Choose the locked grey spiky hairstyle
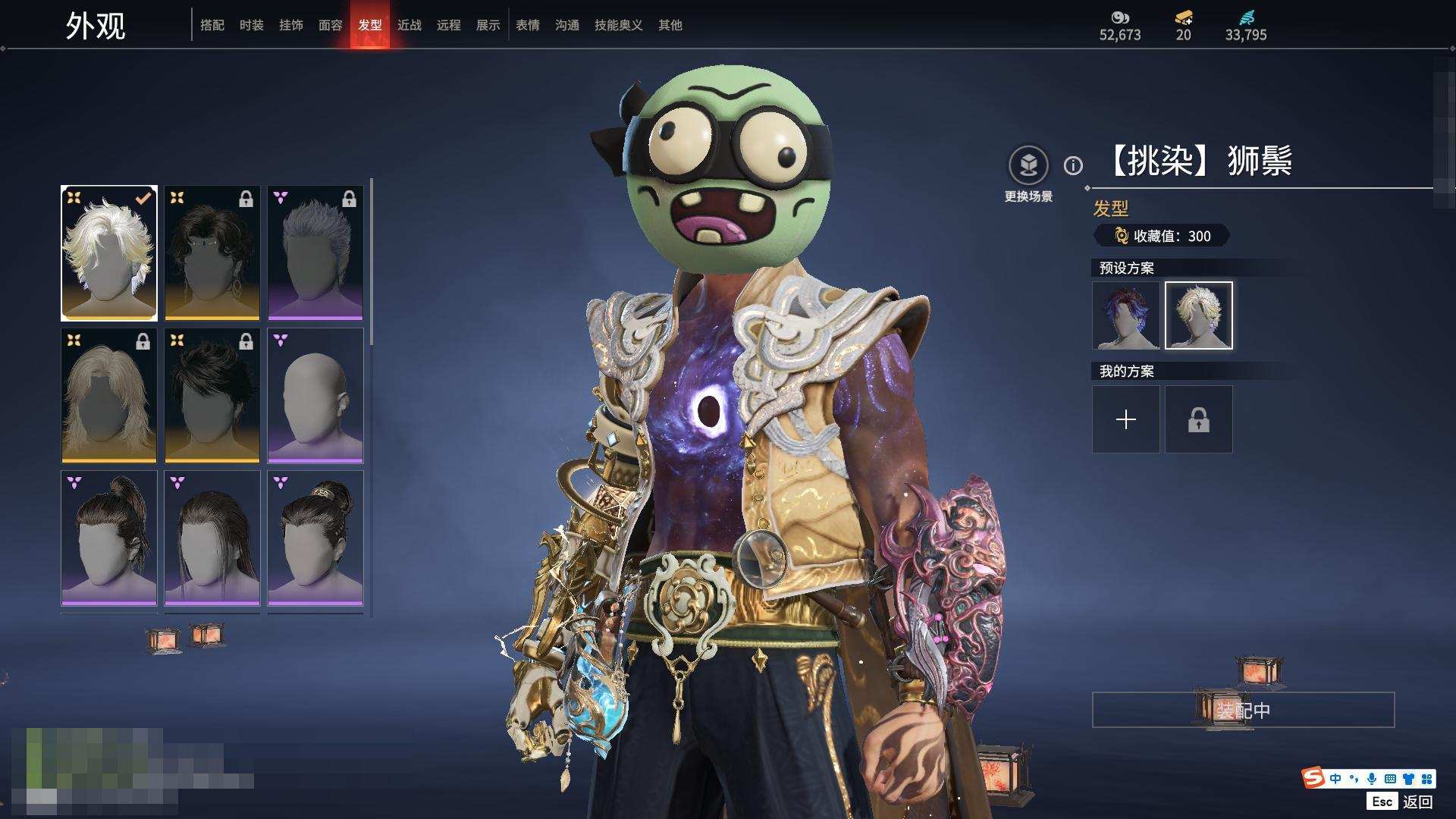This screenshot has width=1456, height=819. (315, 253)
